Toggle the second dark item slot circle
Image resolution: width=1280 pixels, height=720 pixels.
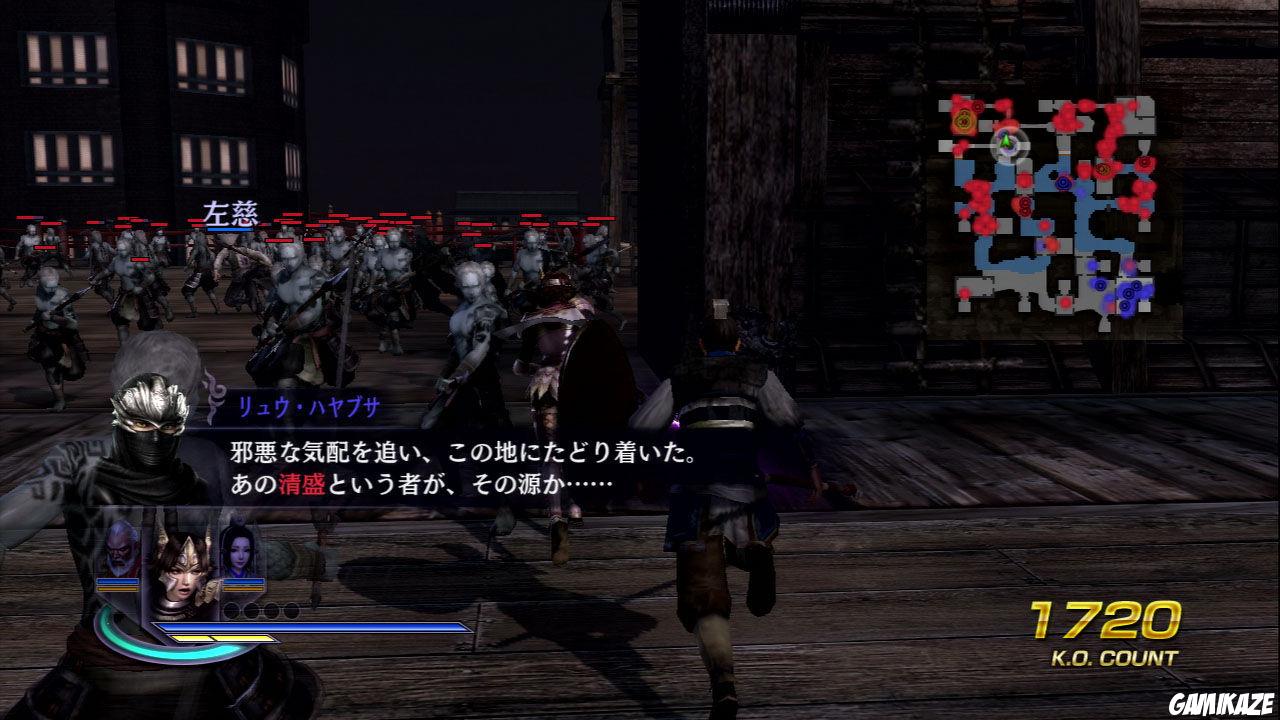coord(253,611)
